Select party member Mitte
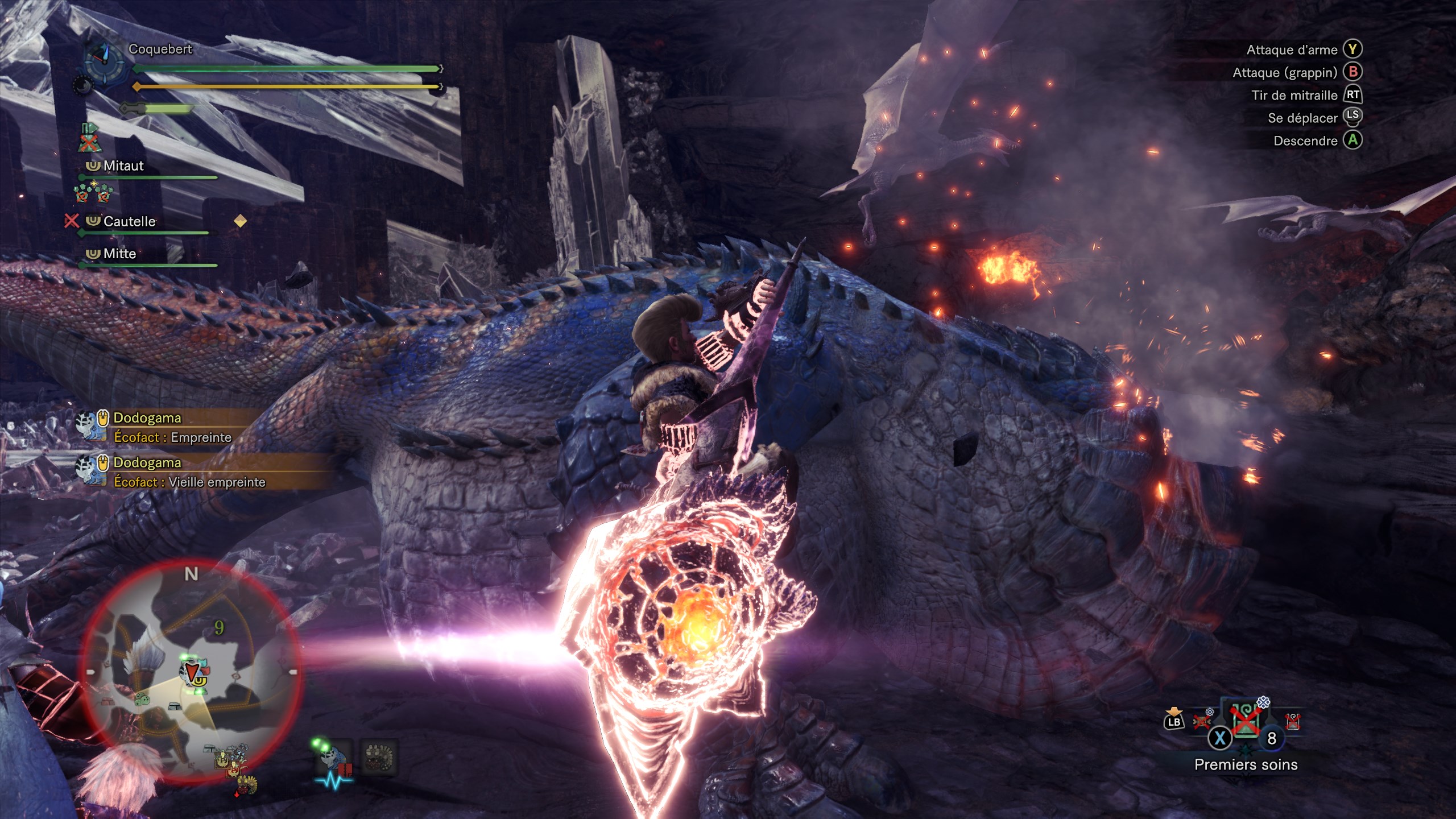Image resolution: width=1456 pixels, height=819 pixels. (119, 254)
